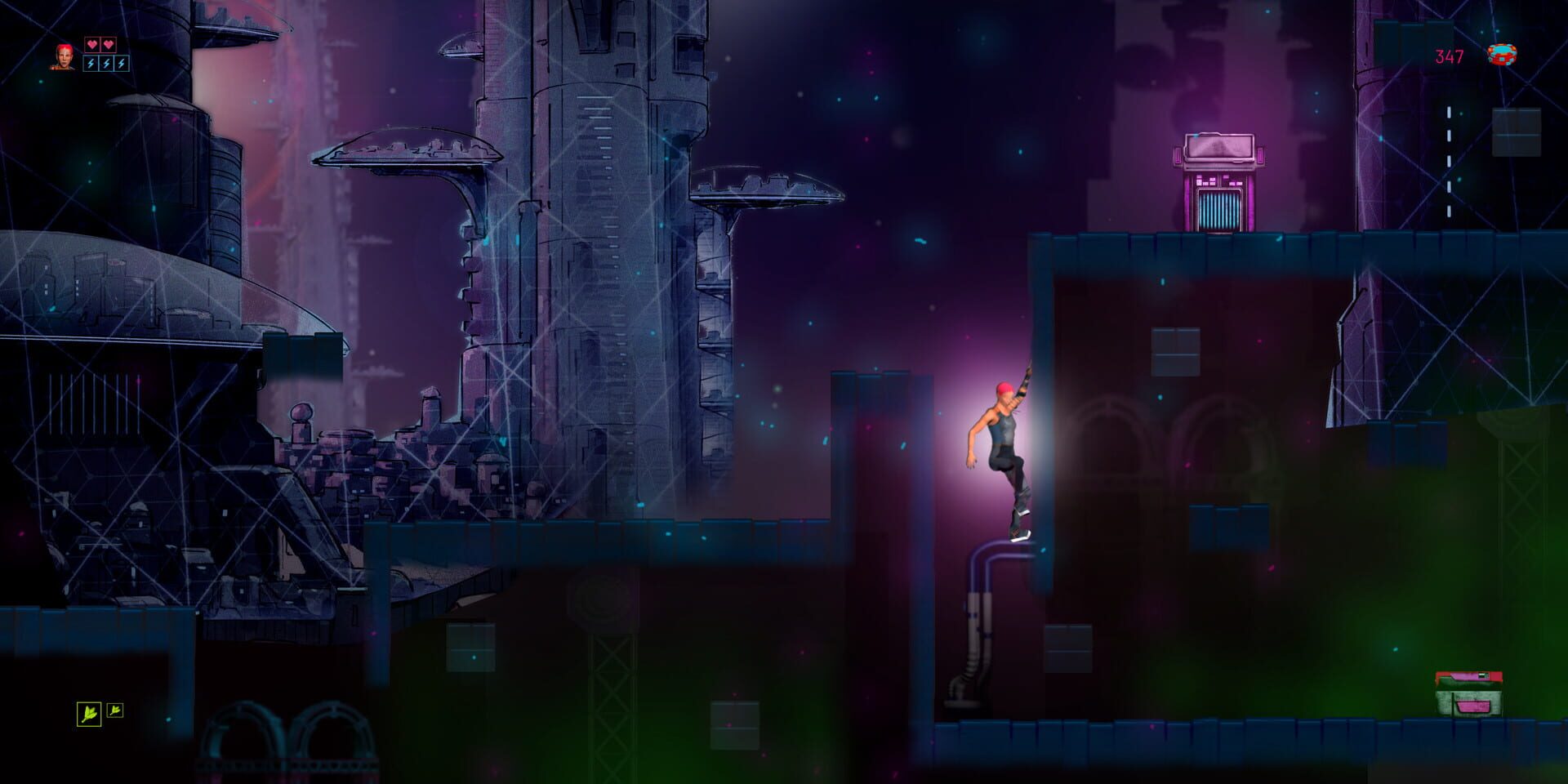Click the first lightning energy cell icon
Image resolution: width=1568 pixels, height=784 pixels.
point(91,64)
